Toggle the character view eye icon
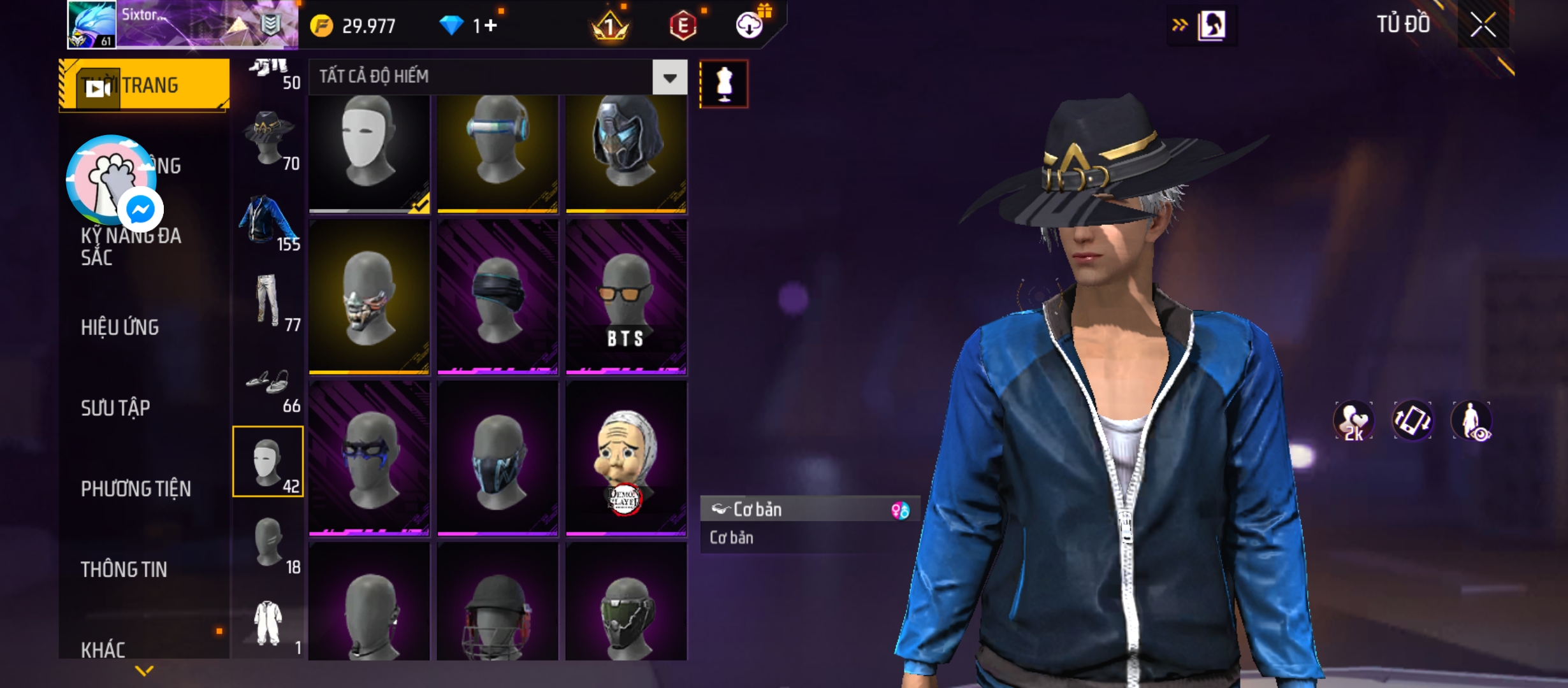The width and height of the screenshot is (1568, 688). click(1471, 421)
